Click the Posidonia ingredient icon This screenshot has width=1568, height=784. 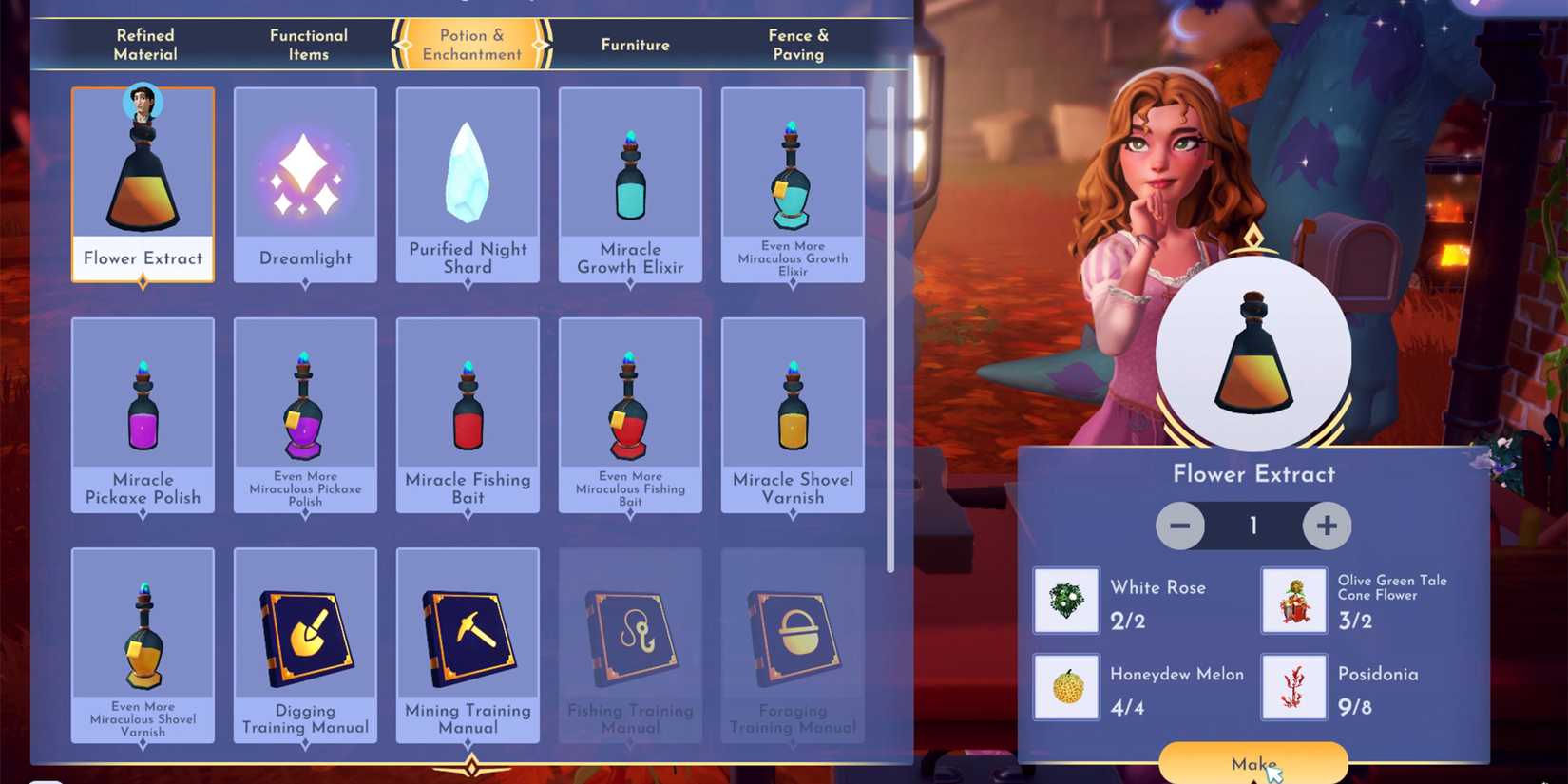(x=1293, y=686)
